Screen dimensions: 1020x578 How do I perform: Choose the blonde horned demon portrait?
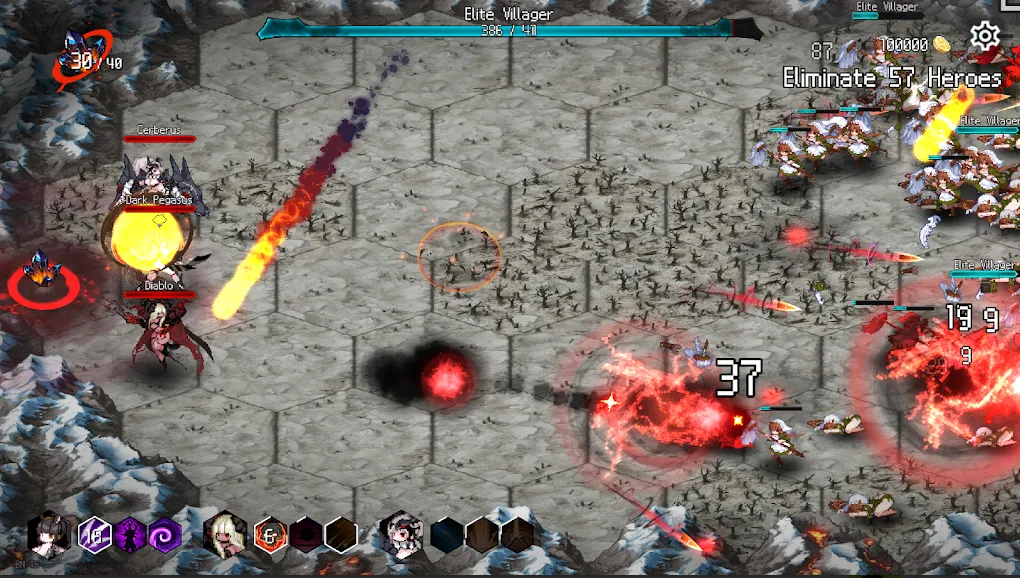tap(224, 534)
